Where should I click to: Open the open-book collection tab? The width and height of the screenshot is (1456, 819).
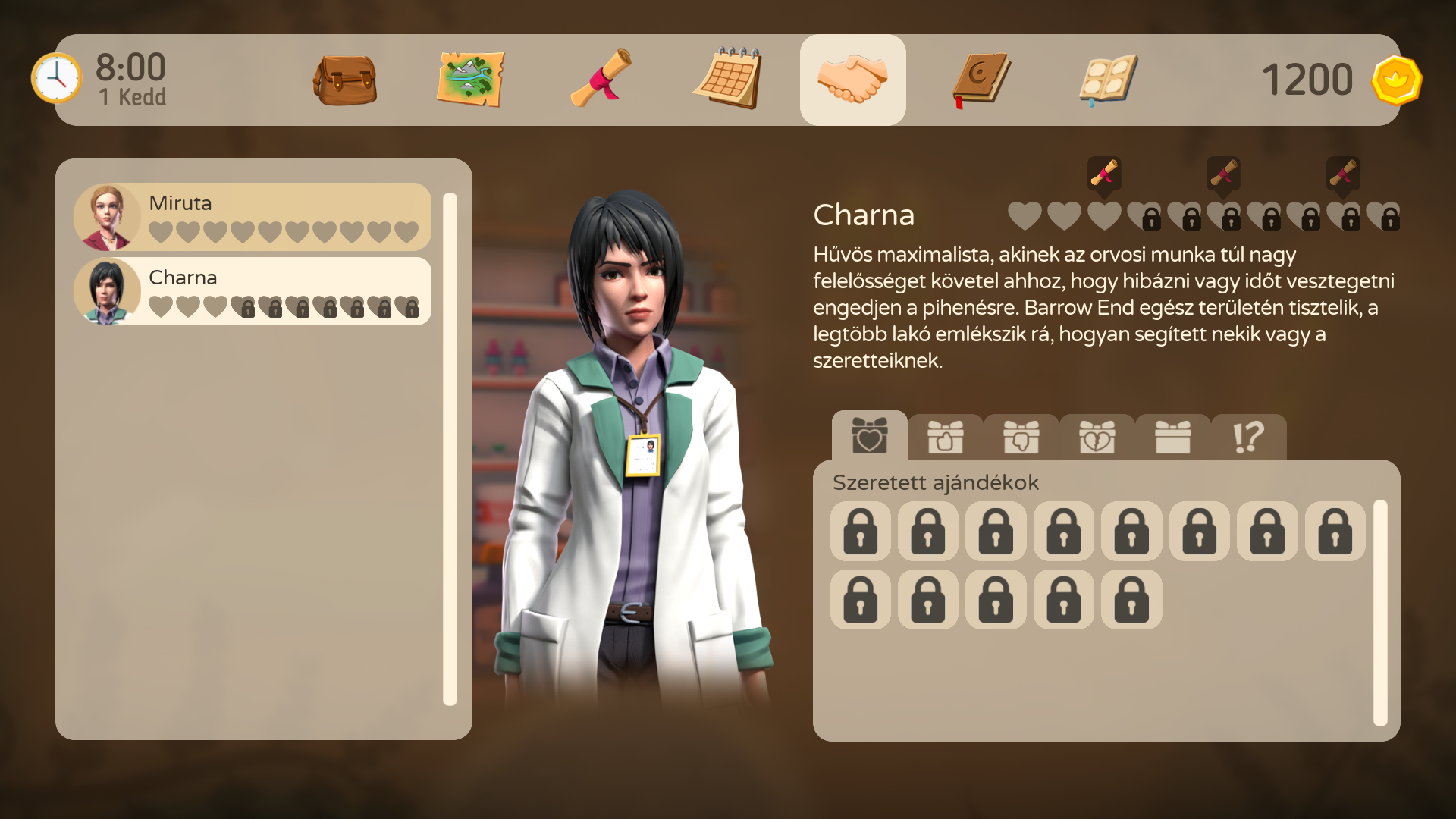1108,80
